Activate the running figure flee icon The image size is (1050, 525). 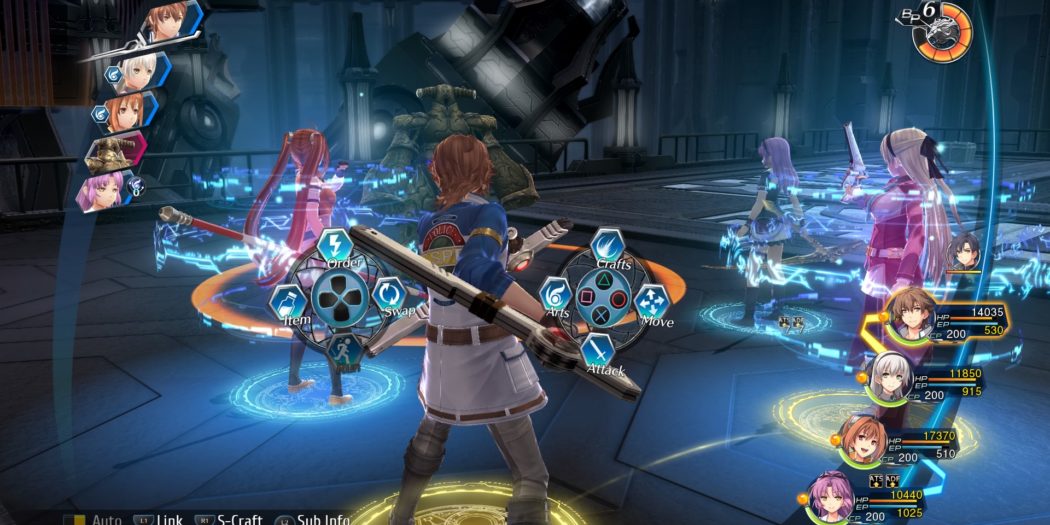[x=345, y=350]
